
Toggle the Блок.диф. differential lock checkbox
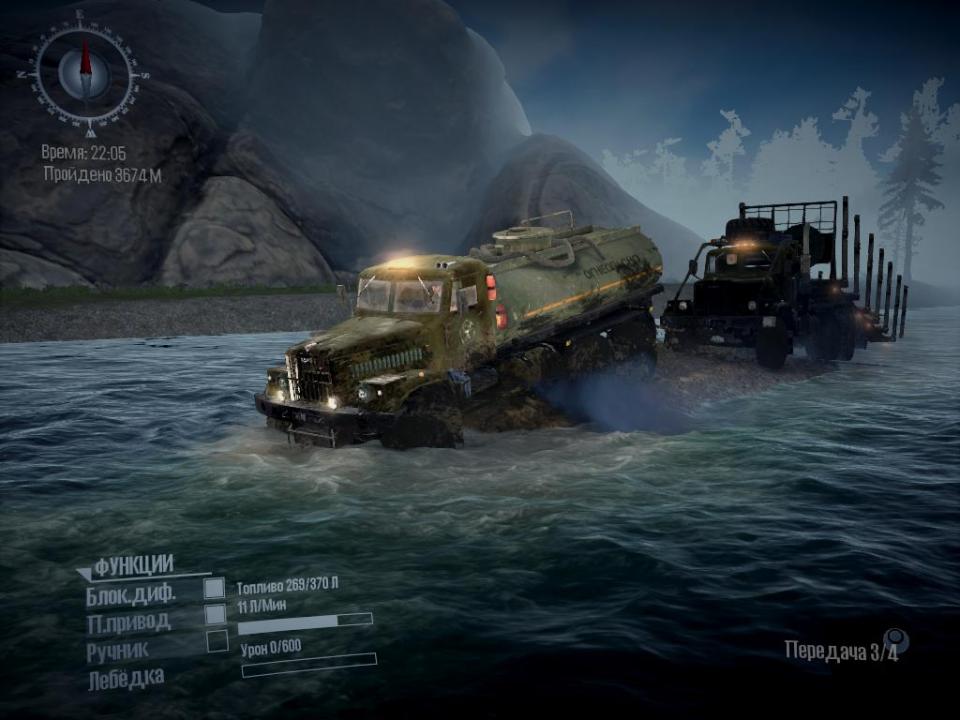click(214, 588)
